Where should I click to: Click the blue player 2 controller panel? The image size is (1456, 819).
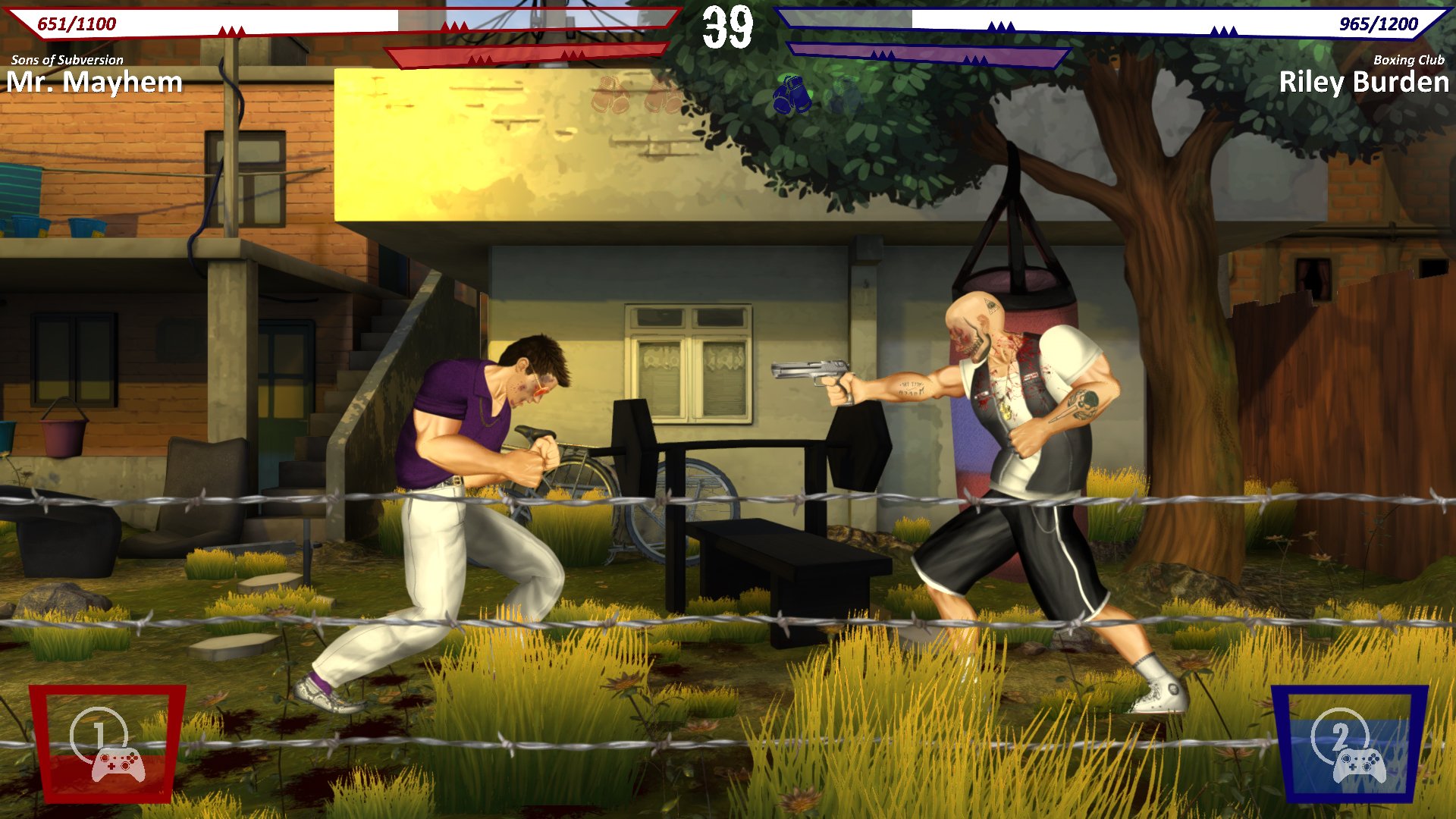(x=1349, y=743)
